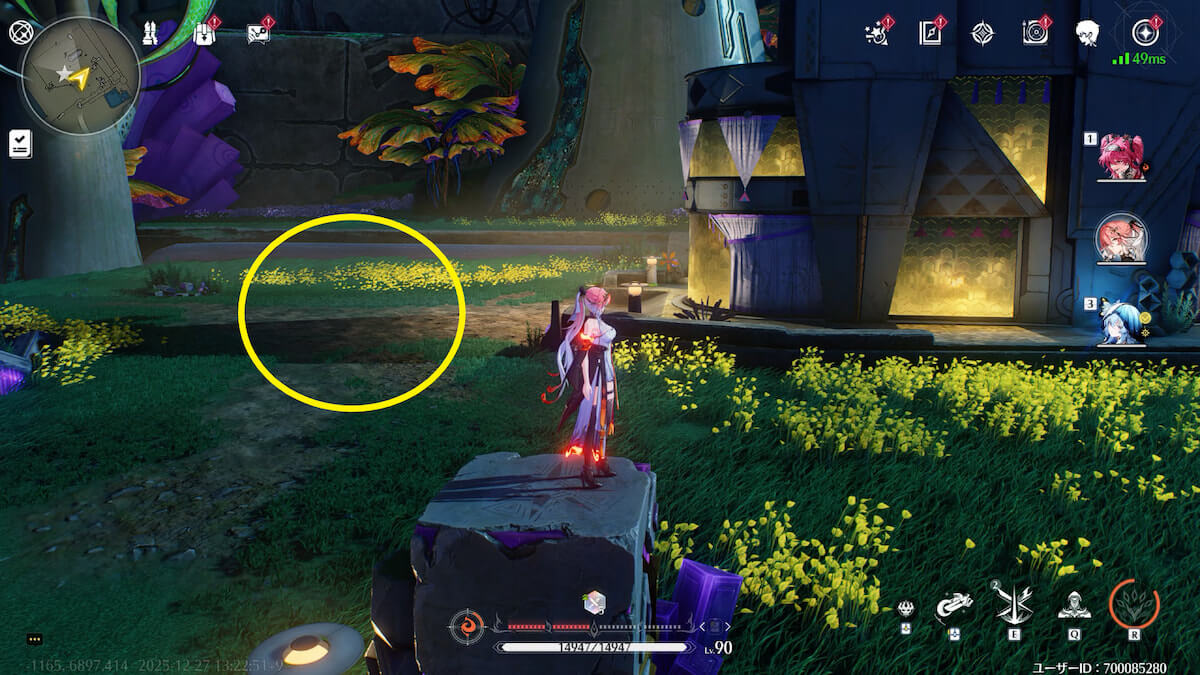Image resolution: width=1200 pixels, height=675 pixels.
Task: Select the circled active character portrait
Action: 1121,238
